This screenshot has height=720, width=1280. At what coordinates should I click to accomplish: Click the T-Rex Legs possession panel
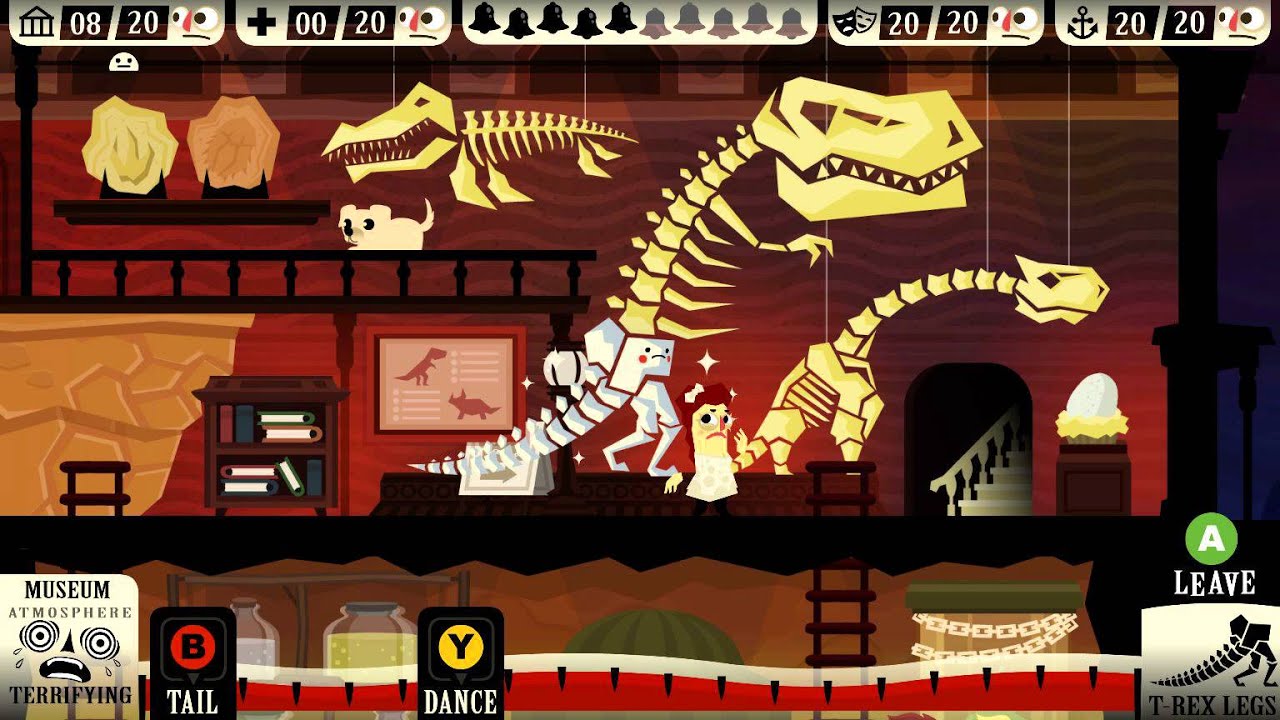[1211, 665]
